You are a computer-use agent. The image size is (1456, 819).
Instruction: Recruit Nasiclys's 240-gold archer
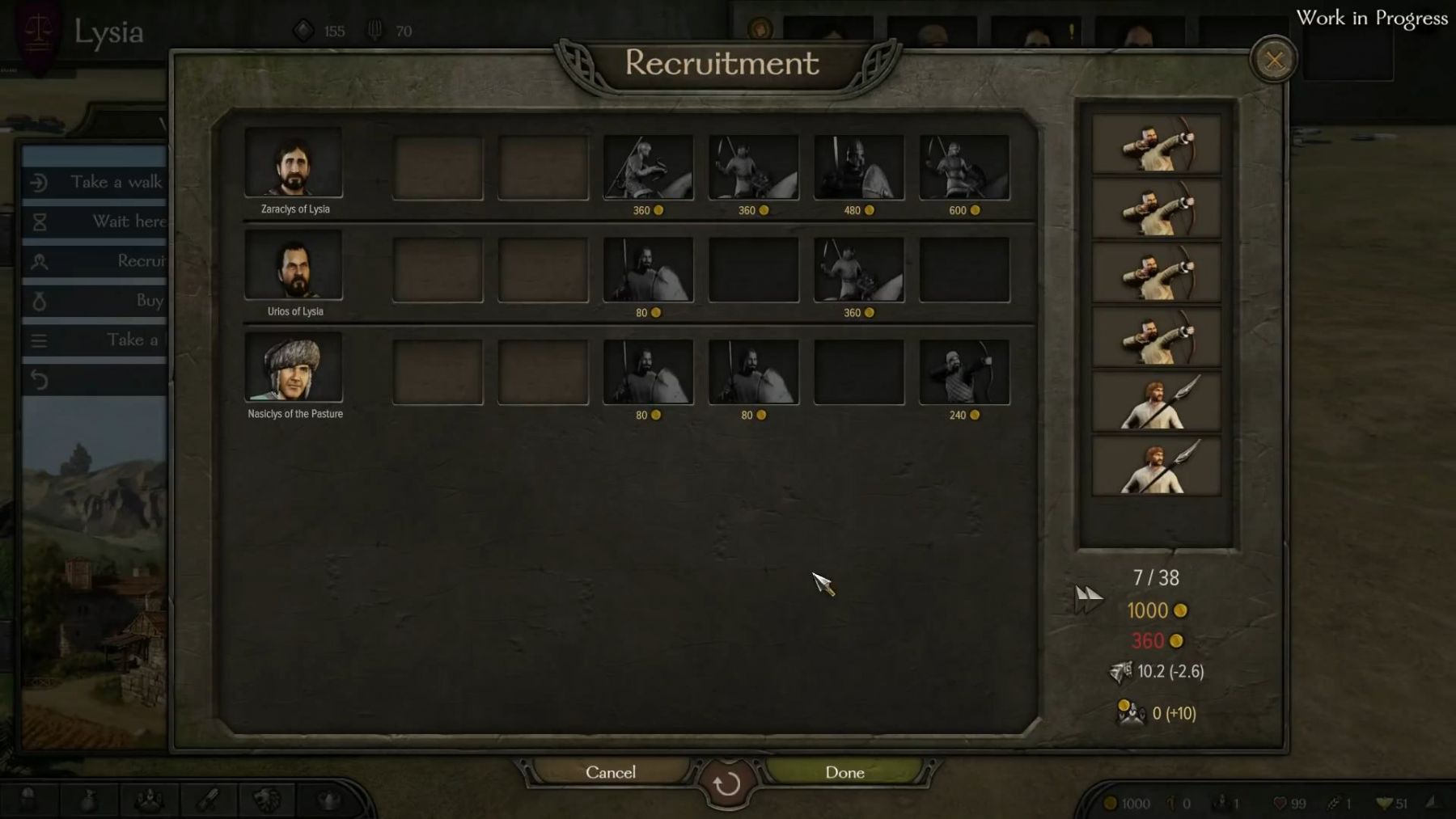pos(964,372)
